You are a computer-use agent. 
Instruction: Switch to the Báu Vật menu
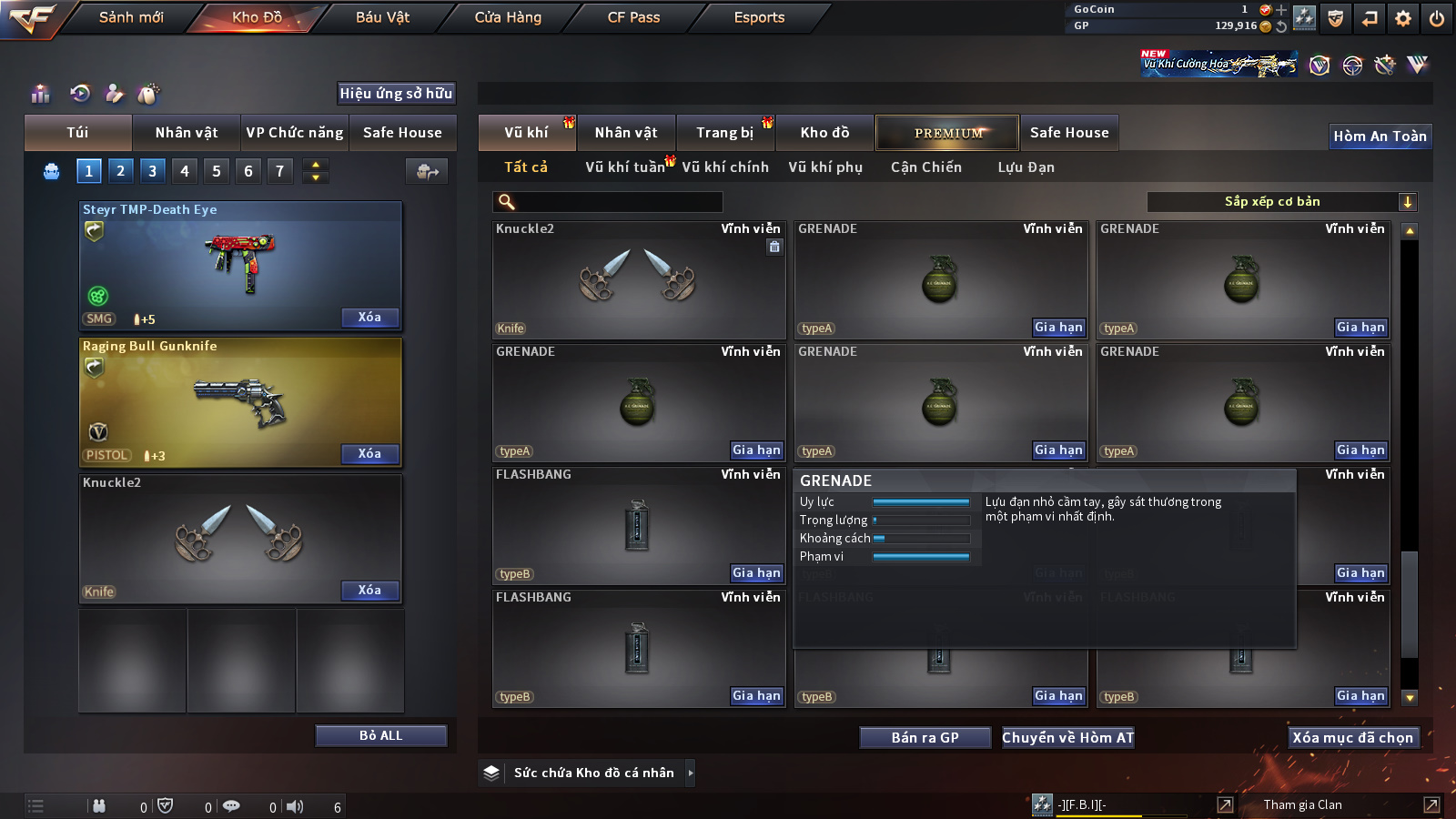point(382,17)
